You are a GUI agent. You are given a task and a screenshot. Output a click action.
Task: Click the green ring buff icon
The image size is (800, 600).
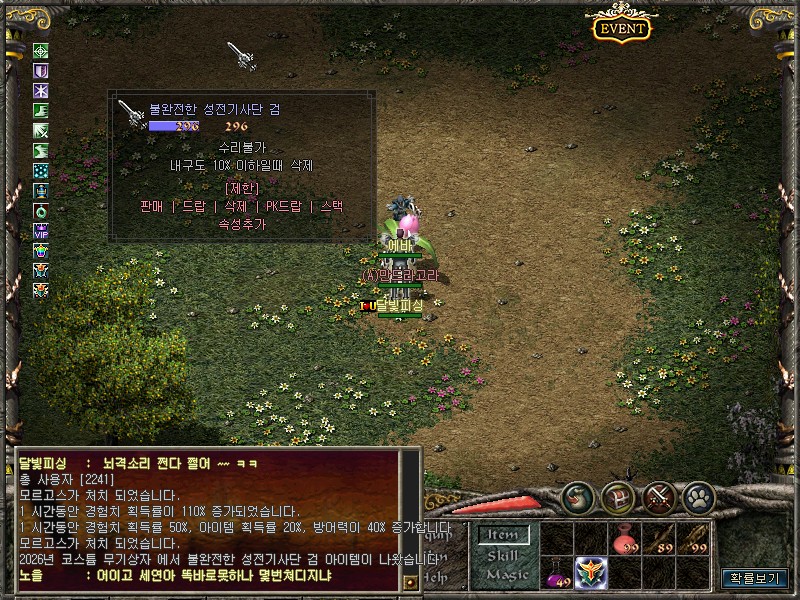click(41, 210)
